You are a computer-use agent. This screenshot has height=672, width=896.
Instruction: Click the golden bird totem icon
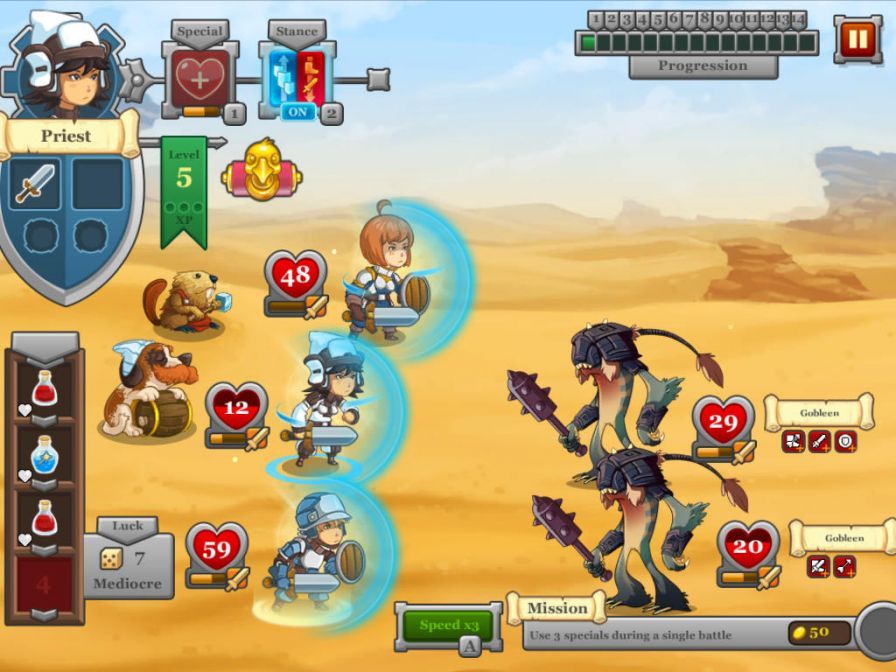pos(261,171)
